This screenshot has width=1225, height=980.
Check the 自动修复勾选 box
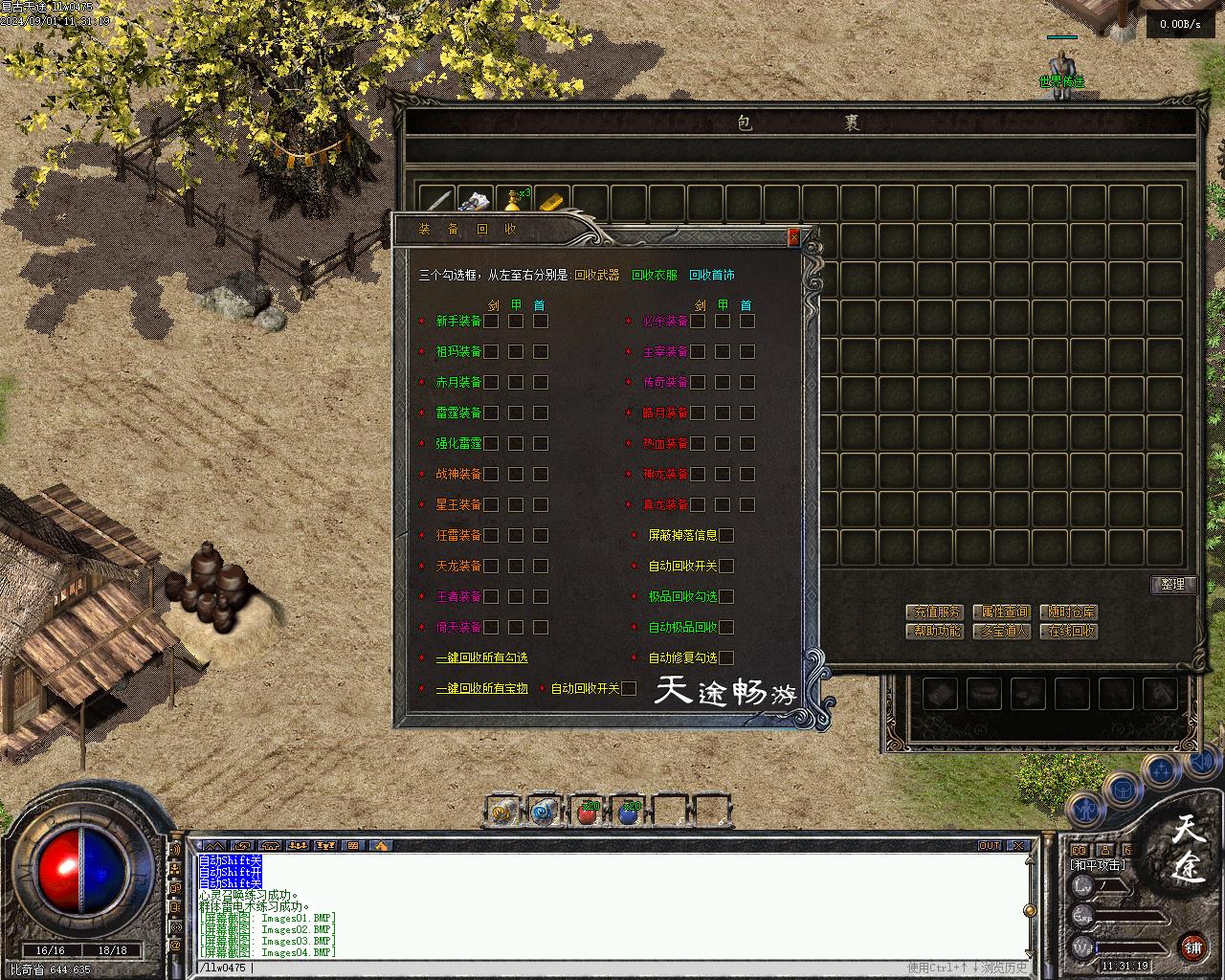[726, 657]
